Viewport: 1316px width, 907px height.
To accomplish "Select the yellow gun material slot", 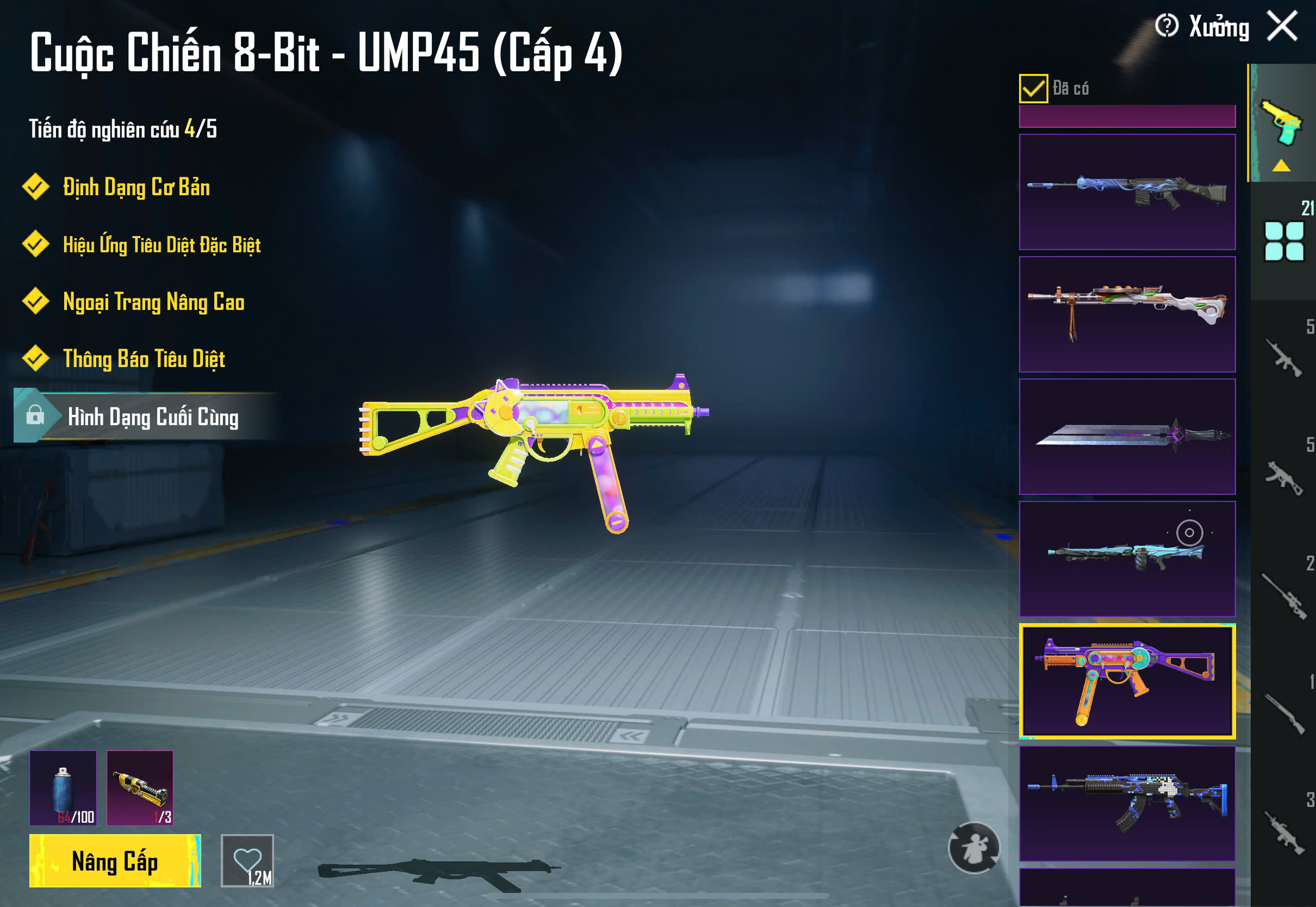I will (140, 788).
